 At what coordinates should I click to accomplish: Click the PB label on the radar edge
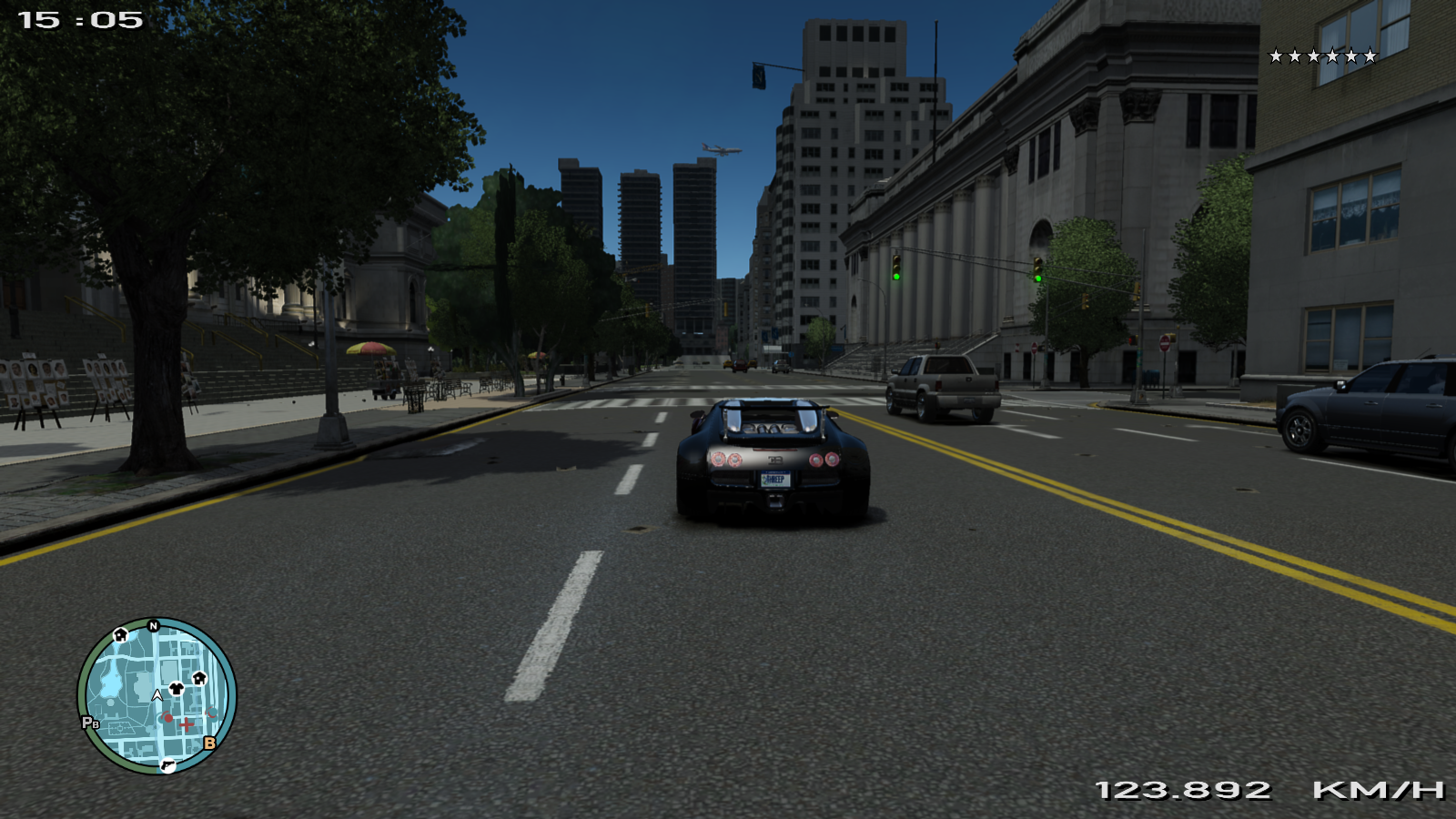[90, 723]
